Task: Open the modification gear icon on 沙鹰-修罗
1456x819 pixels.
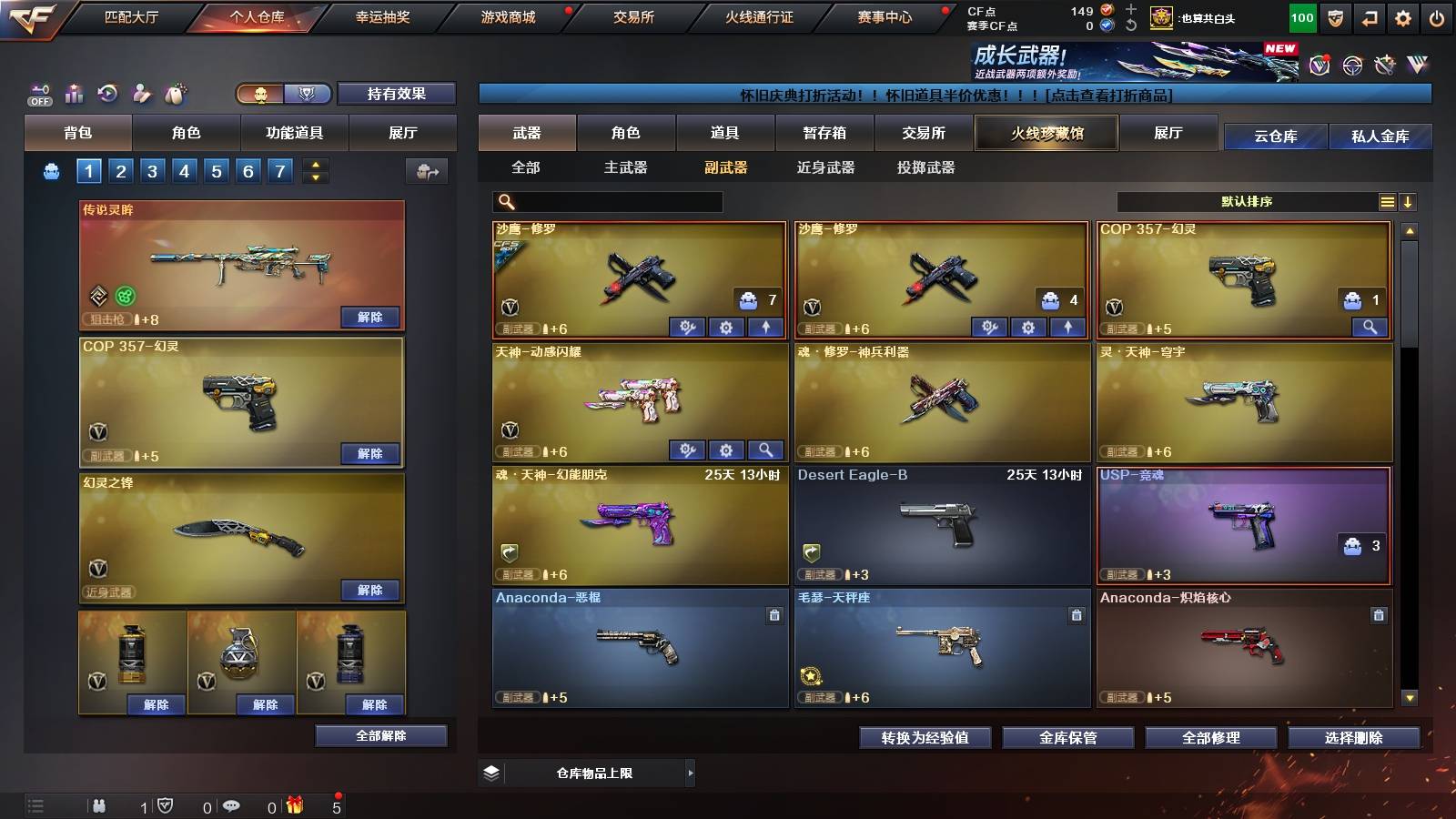Action: tap(725, 327)
